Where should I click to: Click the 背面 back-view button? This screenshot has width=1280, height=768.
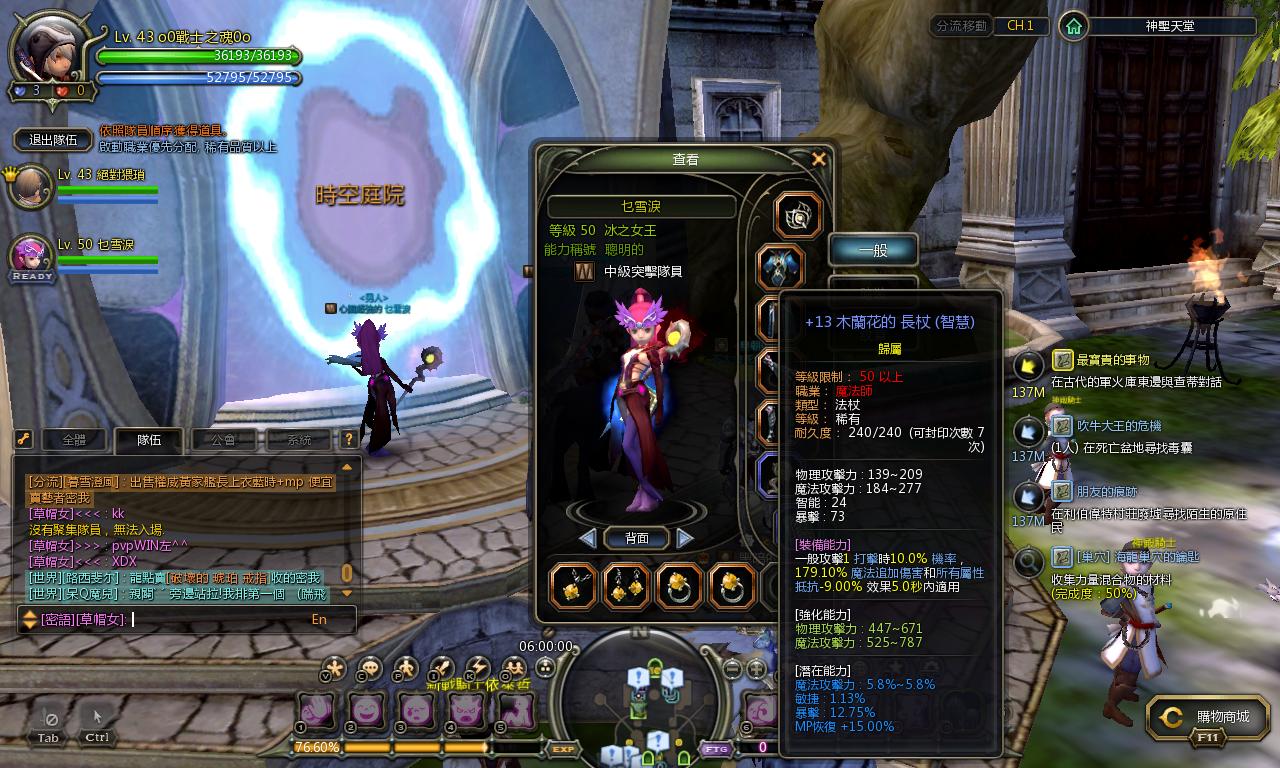(637, 538)
